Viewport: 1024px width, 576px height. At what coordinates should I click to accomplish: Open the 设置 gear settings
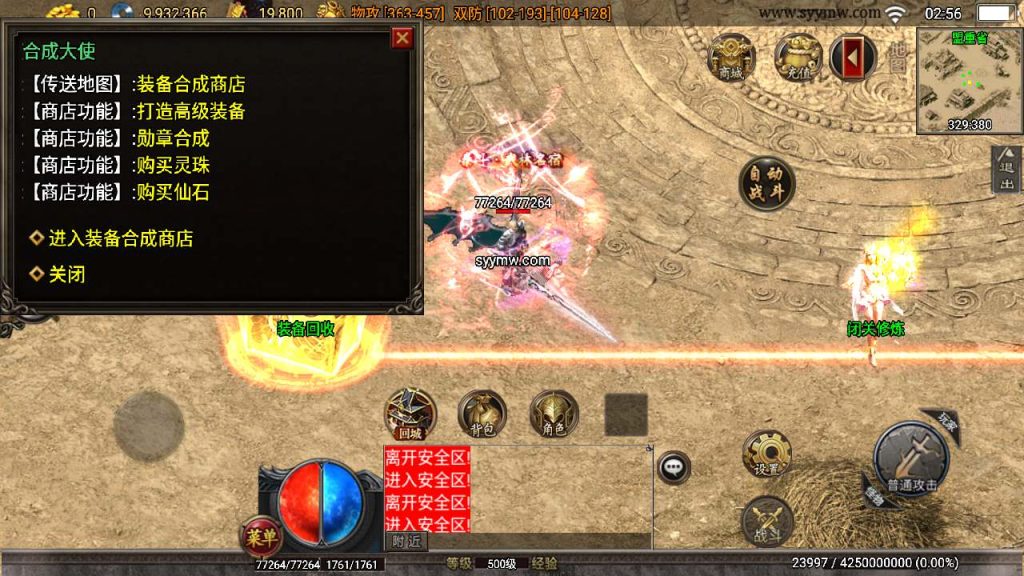(x=767, y=454)
